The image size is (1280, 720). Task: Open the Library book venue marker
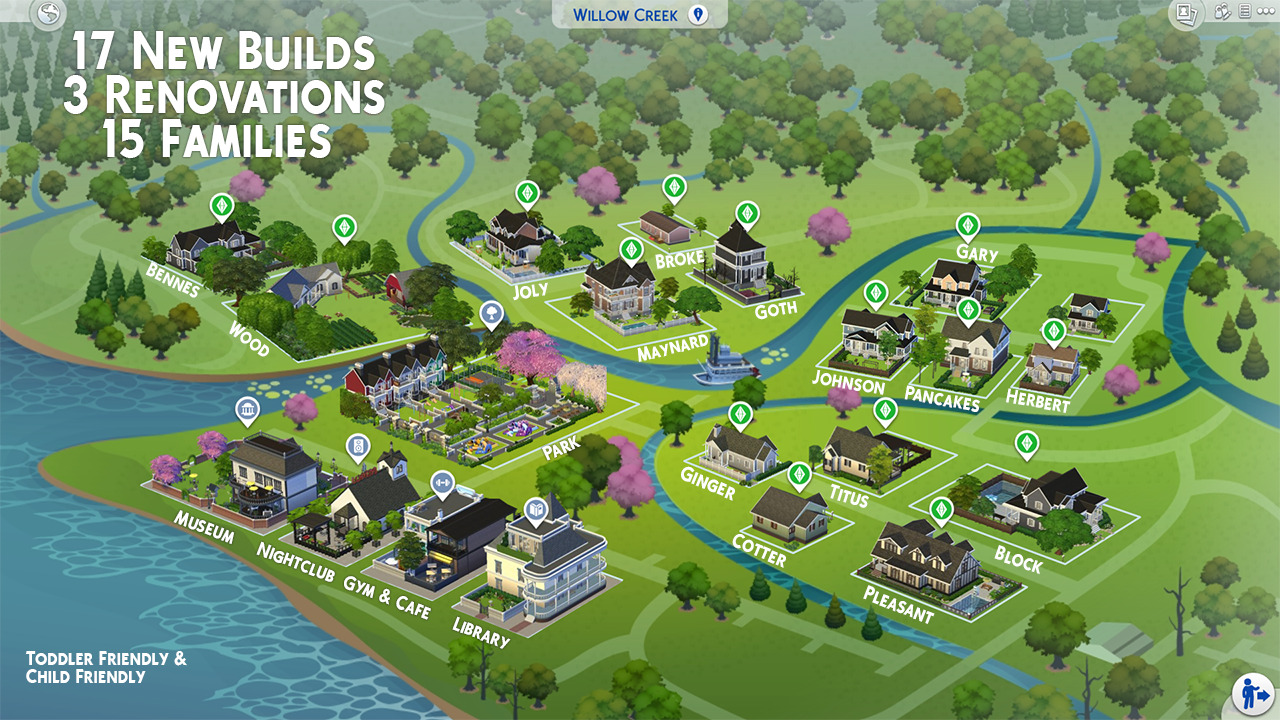(535, 510)
